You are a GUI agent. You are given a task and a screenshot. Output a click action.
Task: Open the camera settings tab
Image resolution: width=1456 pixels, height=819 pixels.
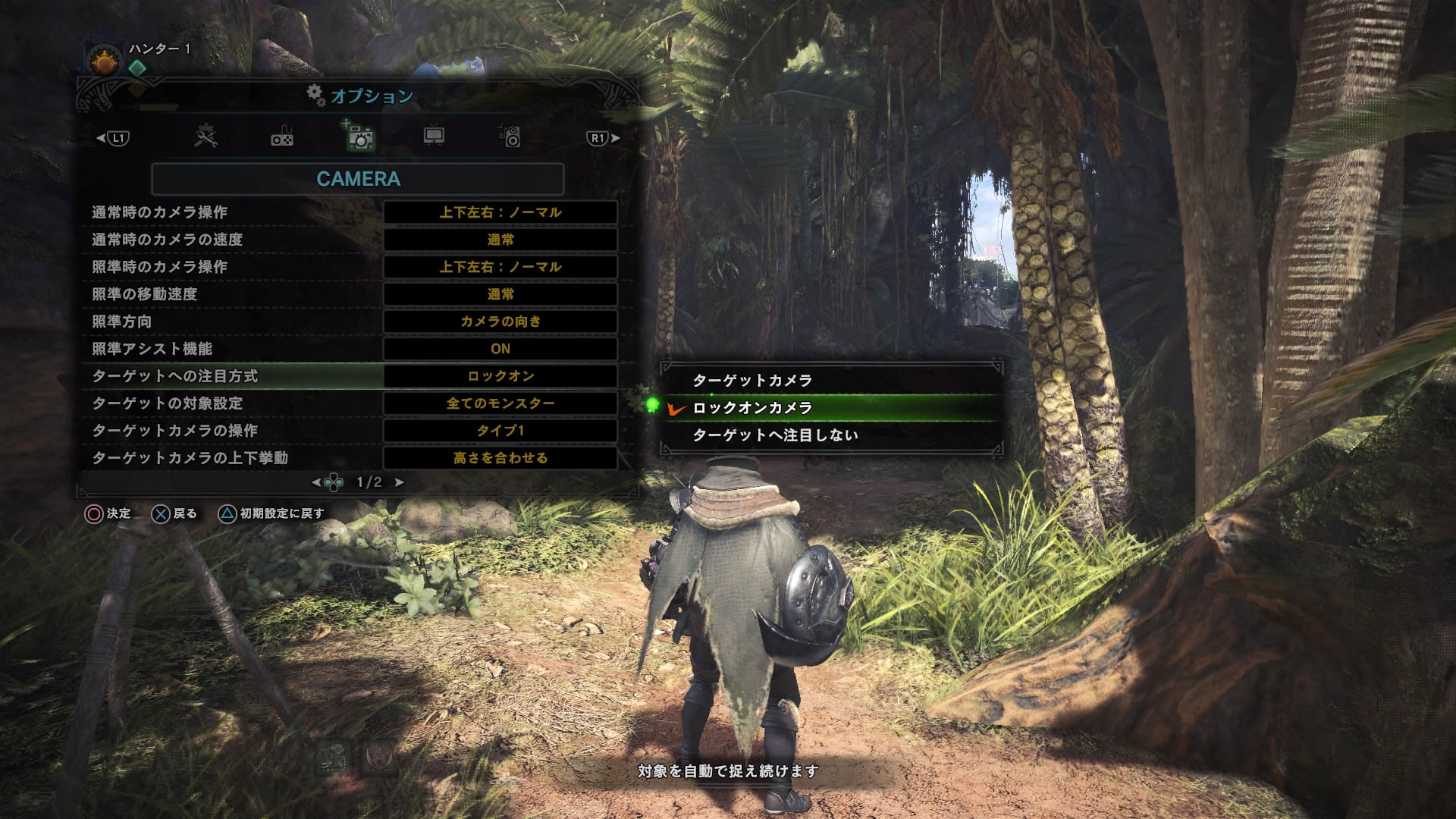pos(359,137)
